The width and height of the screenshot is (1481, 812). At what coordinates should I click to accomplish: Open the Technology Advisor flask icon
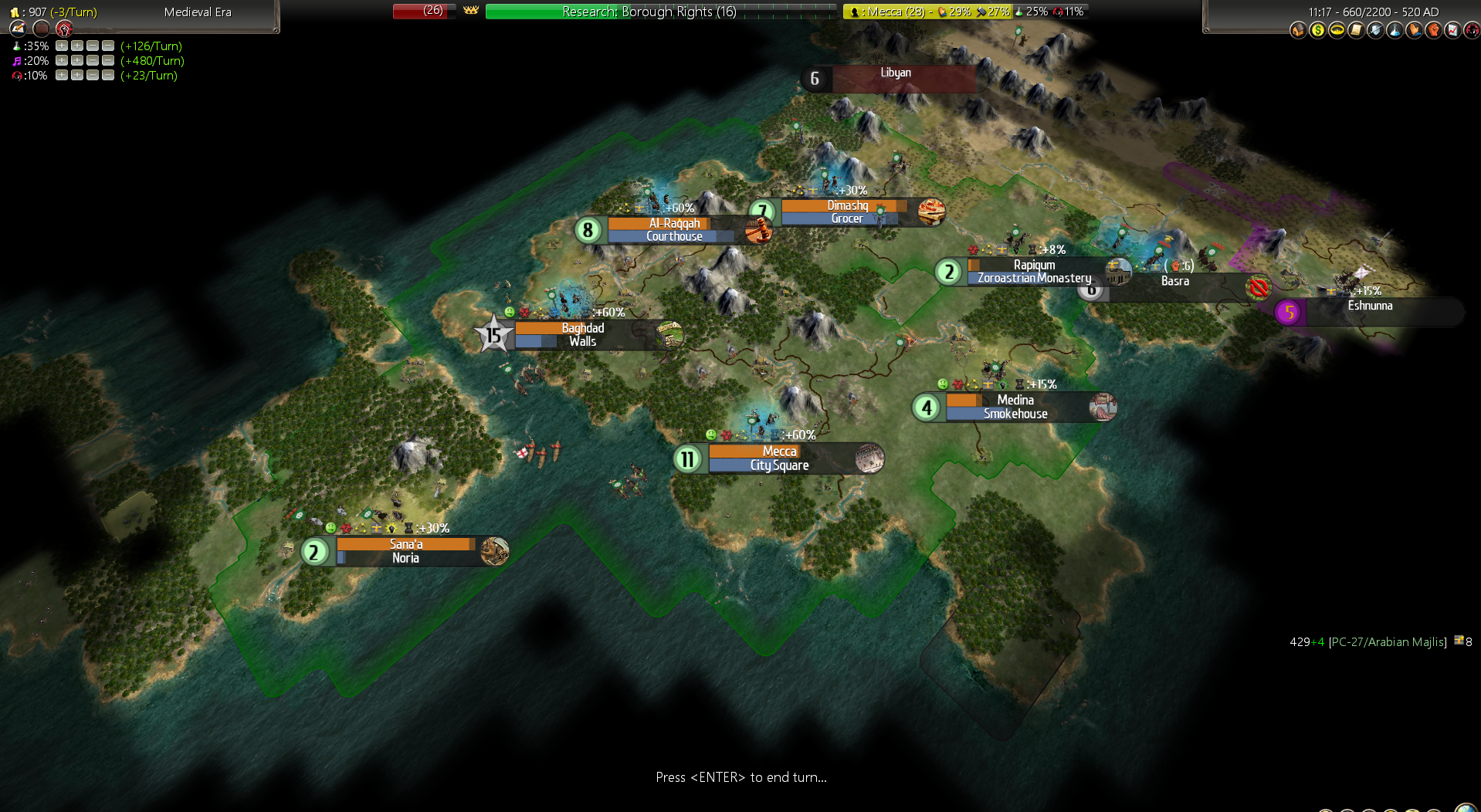click(1395, 30)
